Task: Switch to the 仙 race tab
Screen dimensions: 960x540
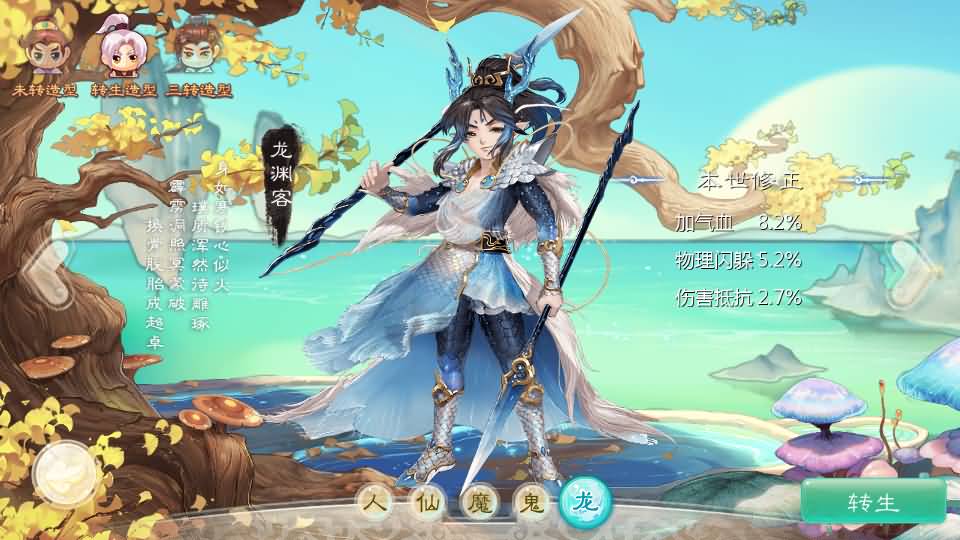Action: click(428, 503)
